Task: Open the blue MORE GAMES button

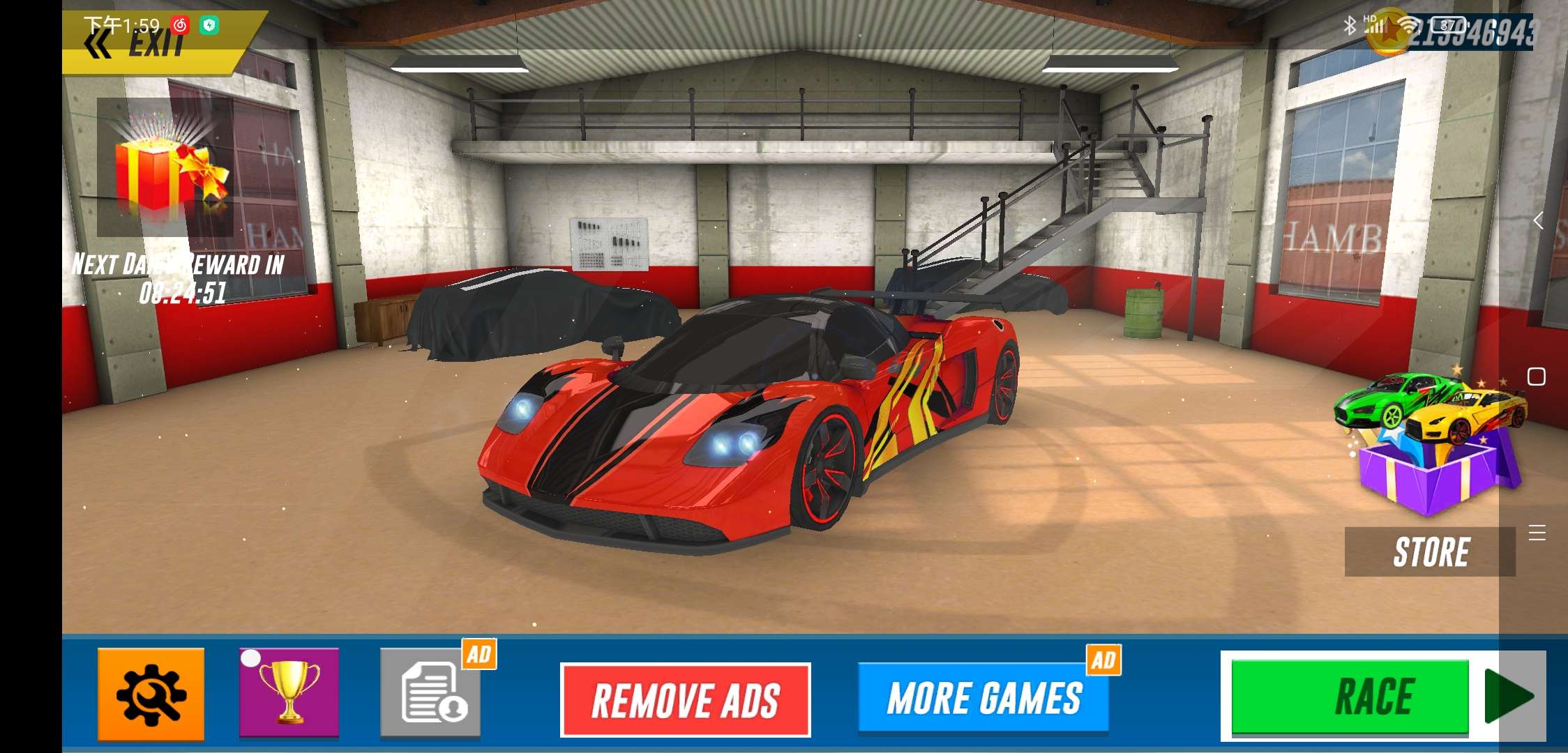Action: click(983, 699)
